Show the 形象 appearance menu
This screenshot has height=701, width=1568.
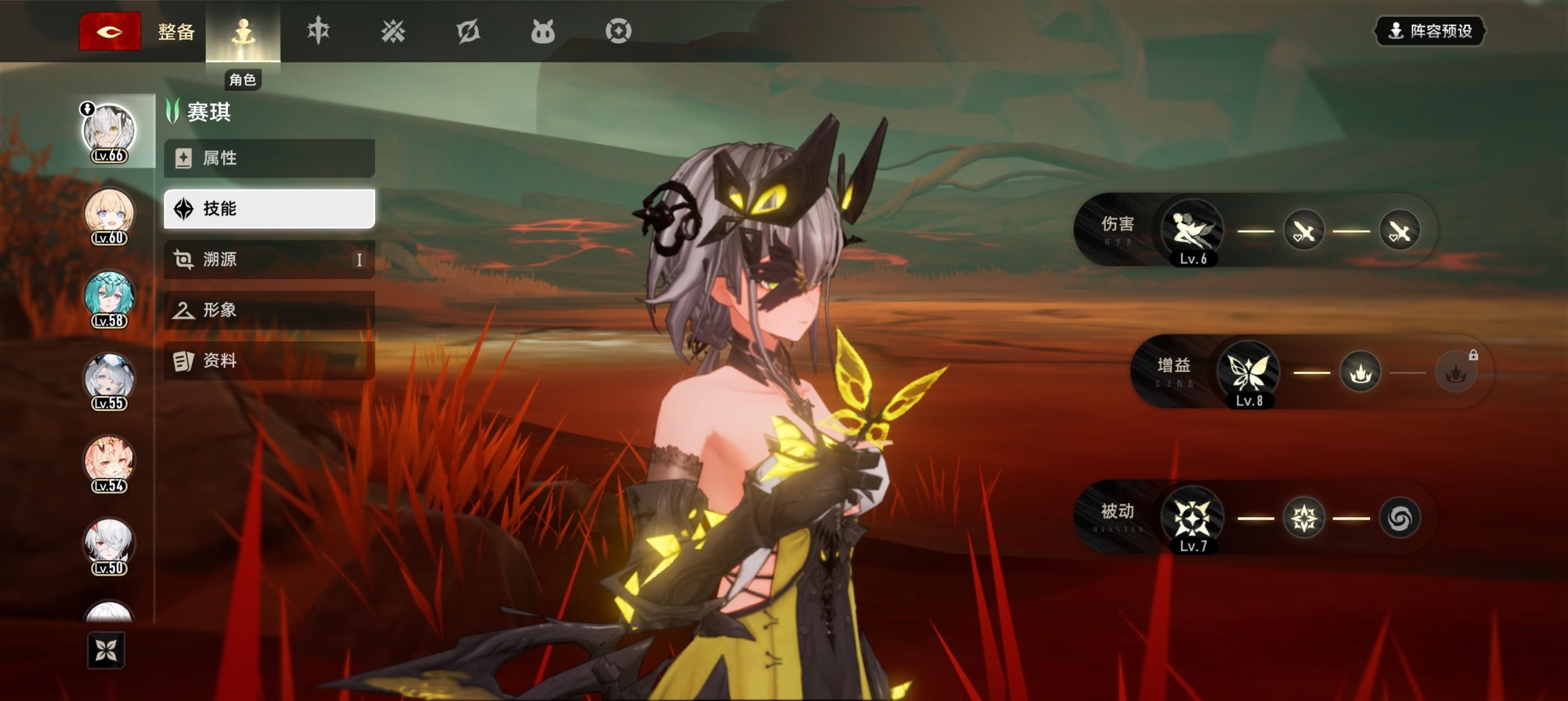point(269,310)
